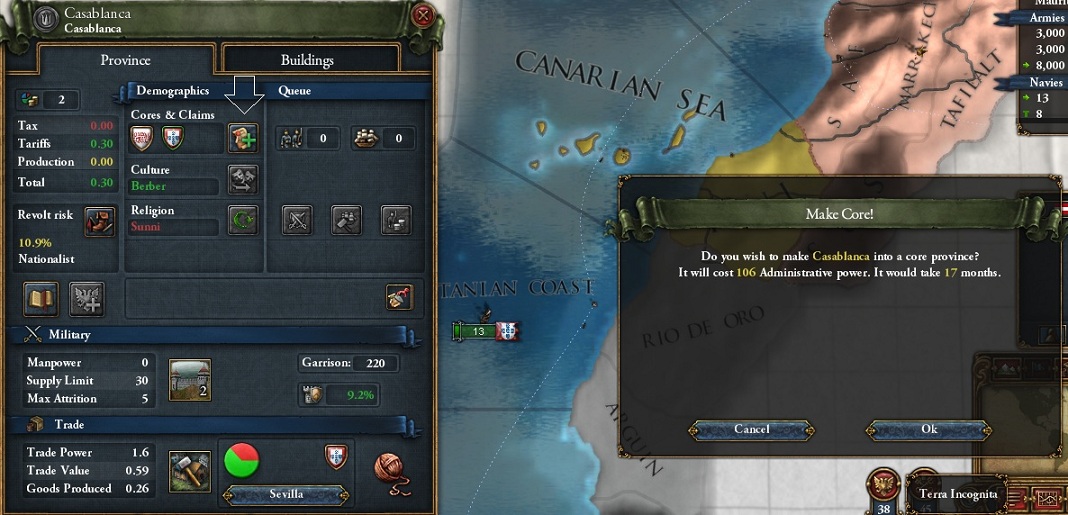
Task: Open the book icon for province history
Action: click(41, 297)
